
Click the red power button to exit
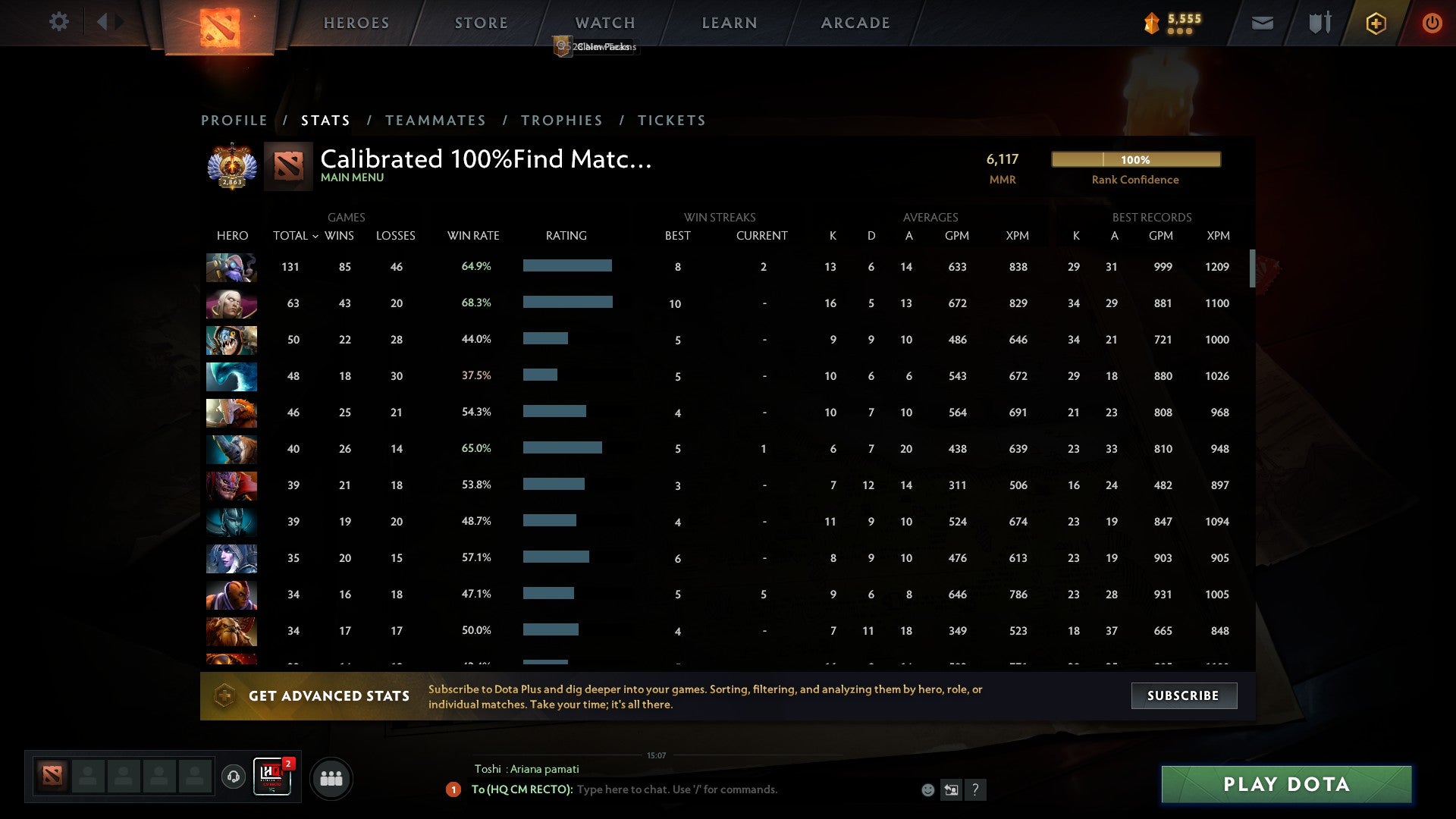pyautogui.click(x=1432, y=23)
